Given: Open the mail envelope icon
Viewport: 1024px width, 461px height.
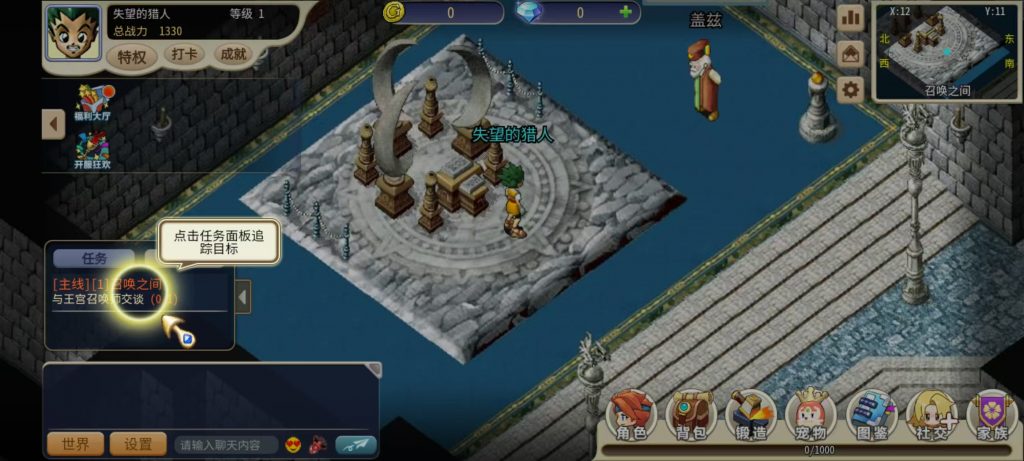Looking at the screenshot, I should tap(850, 54).
